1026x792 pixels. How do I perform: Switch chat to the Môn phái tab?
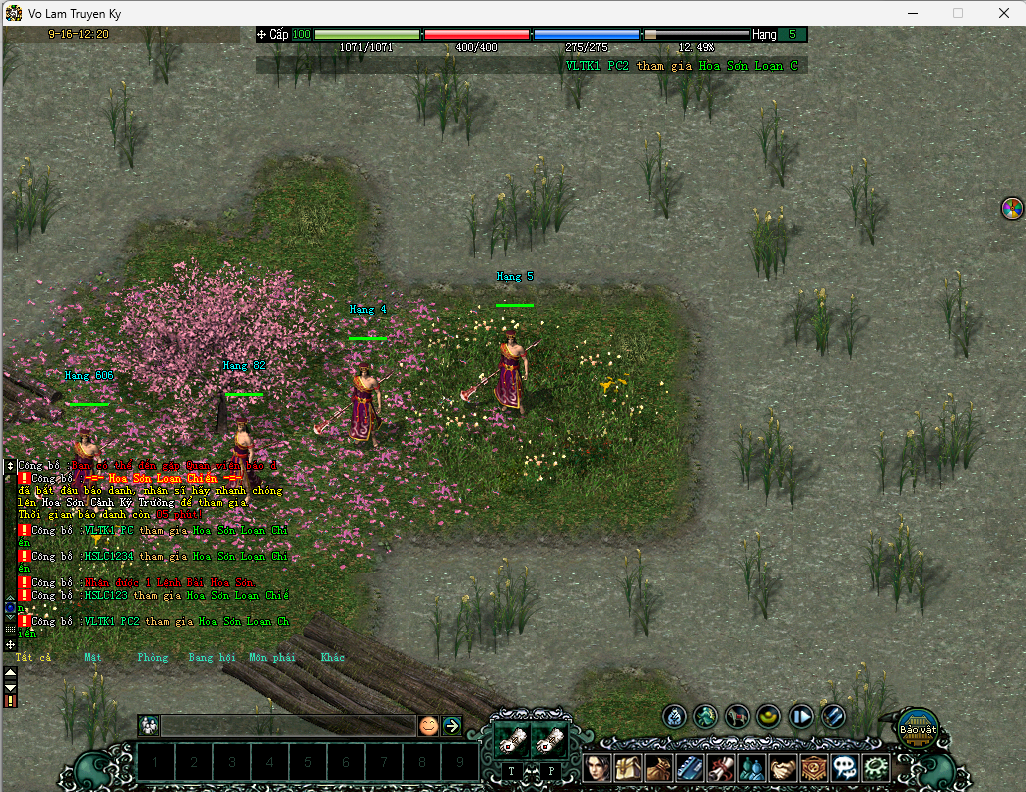(272, 658)
